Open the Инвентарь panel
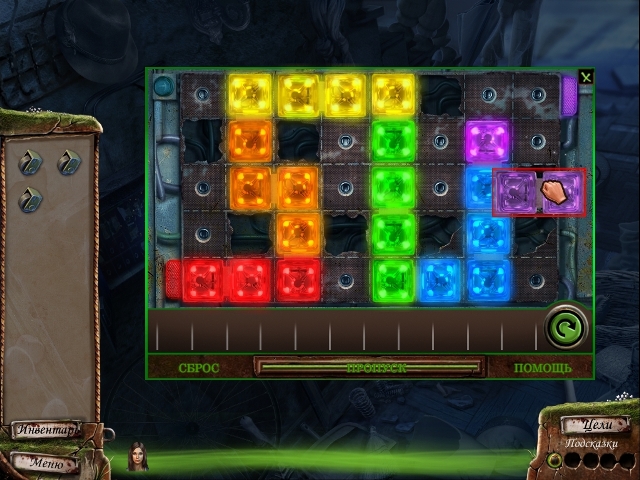Viewport: 640px width, 480px height. coord(47,430)
